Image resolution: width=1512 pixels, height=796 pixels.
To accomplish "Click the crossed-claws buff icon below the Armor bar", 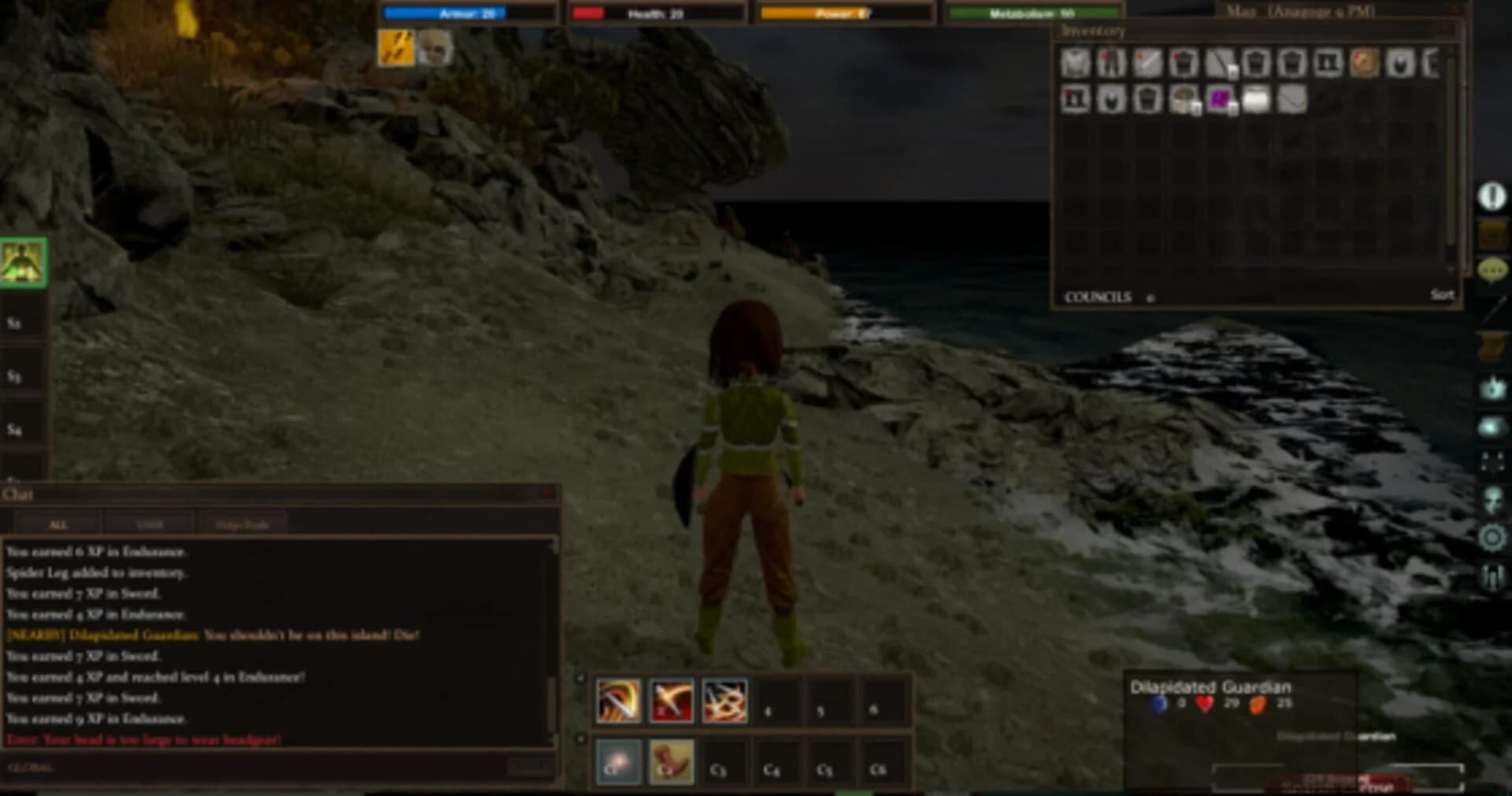I will (x=396, y=46).
